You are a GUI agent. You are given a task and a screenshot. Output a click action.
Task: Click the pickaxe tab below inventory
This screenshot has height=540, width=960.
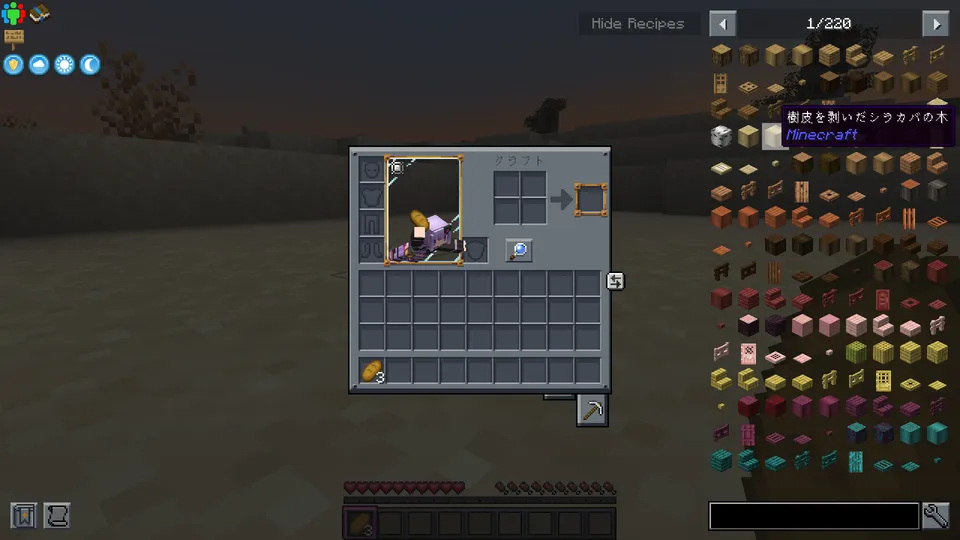[x=592, y=410]
